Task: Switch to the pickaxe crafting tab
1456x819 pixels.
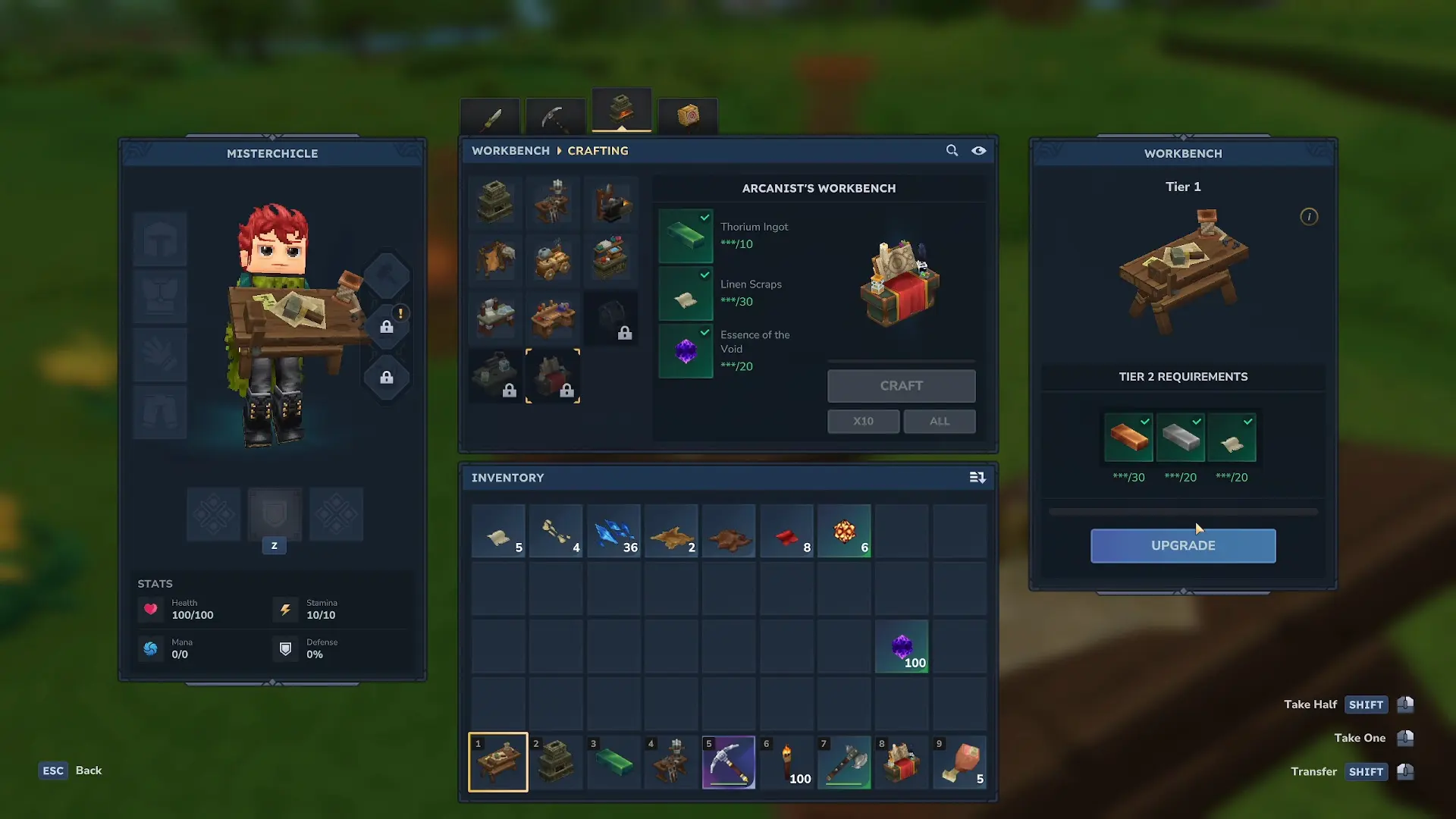Action: coord(555,117)
